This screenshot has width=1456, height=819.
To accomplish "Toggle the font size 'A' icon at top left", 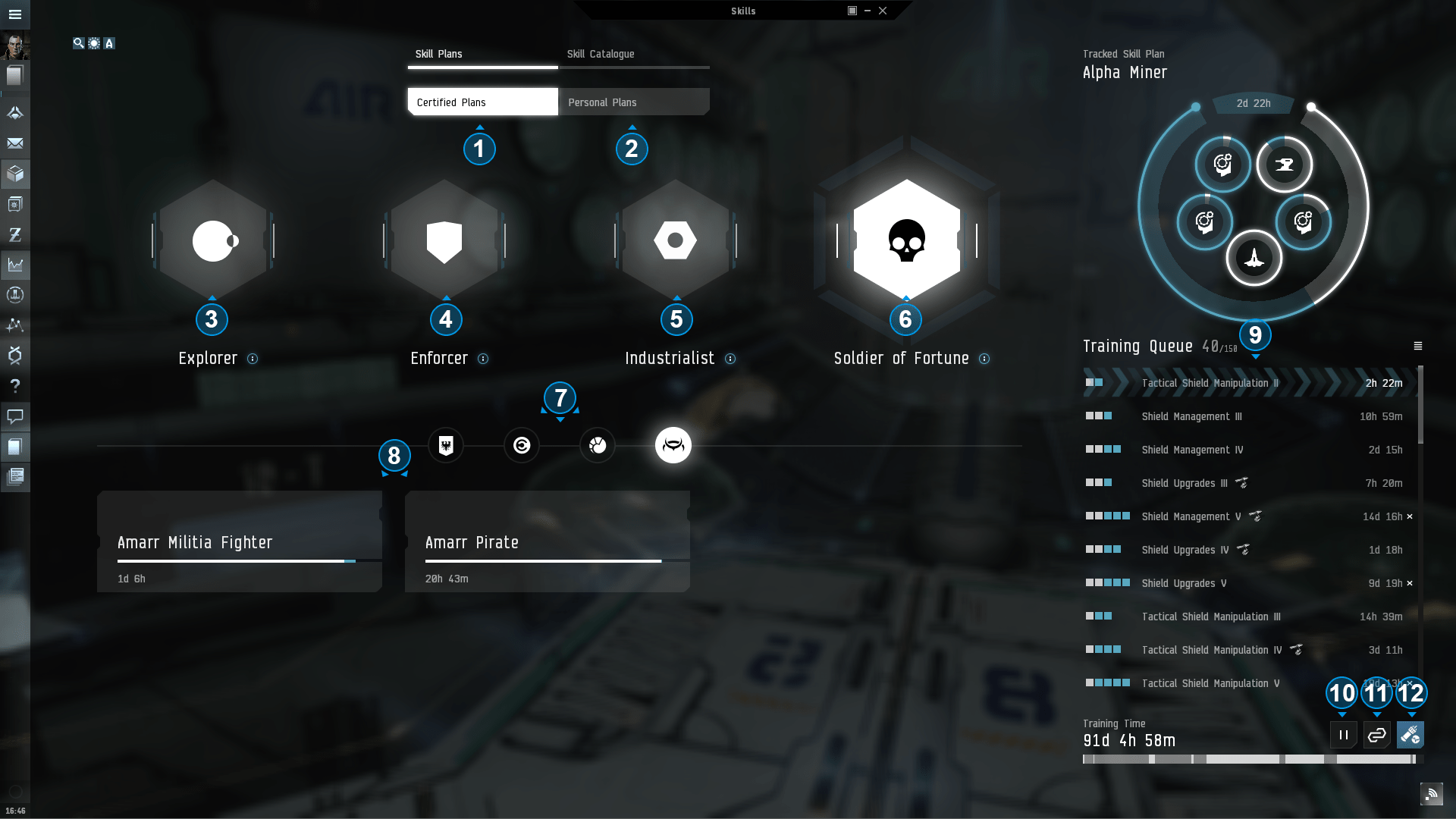I will [109, 43].
